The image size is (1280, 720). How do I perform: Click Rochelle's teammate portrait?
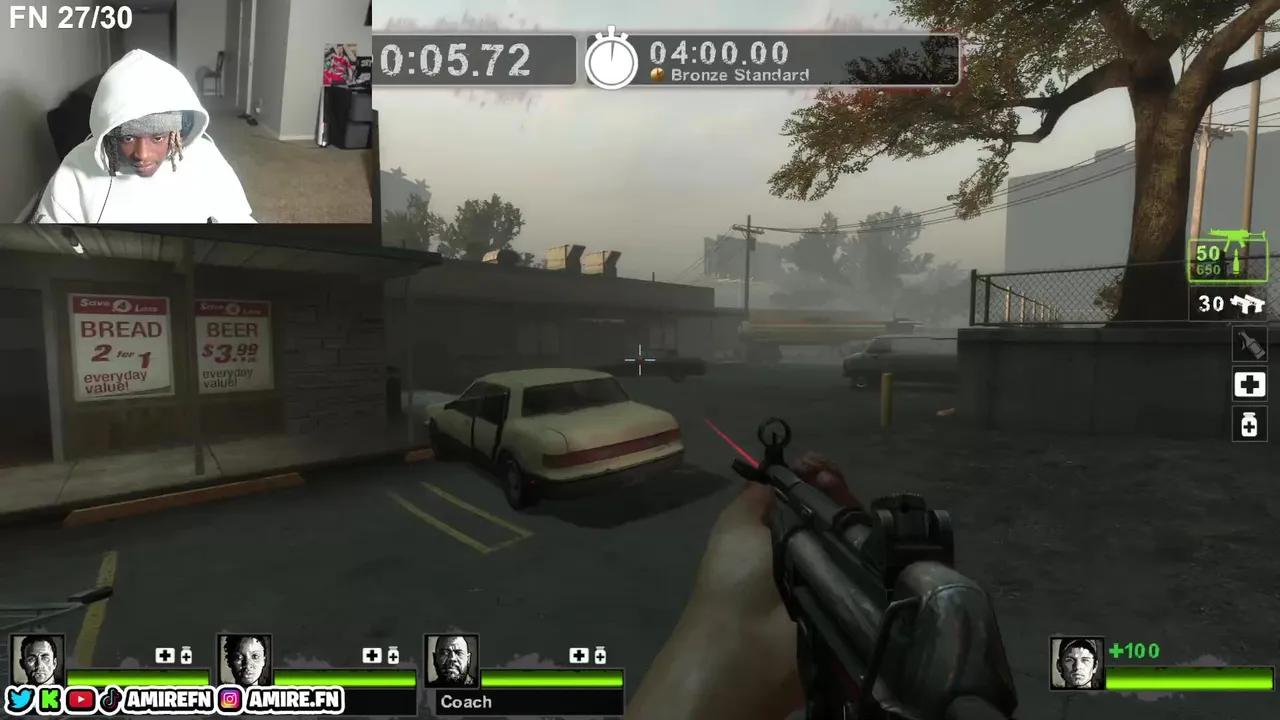pos(244,660)
